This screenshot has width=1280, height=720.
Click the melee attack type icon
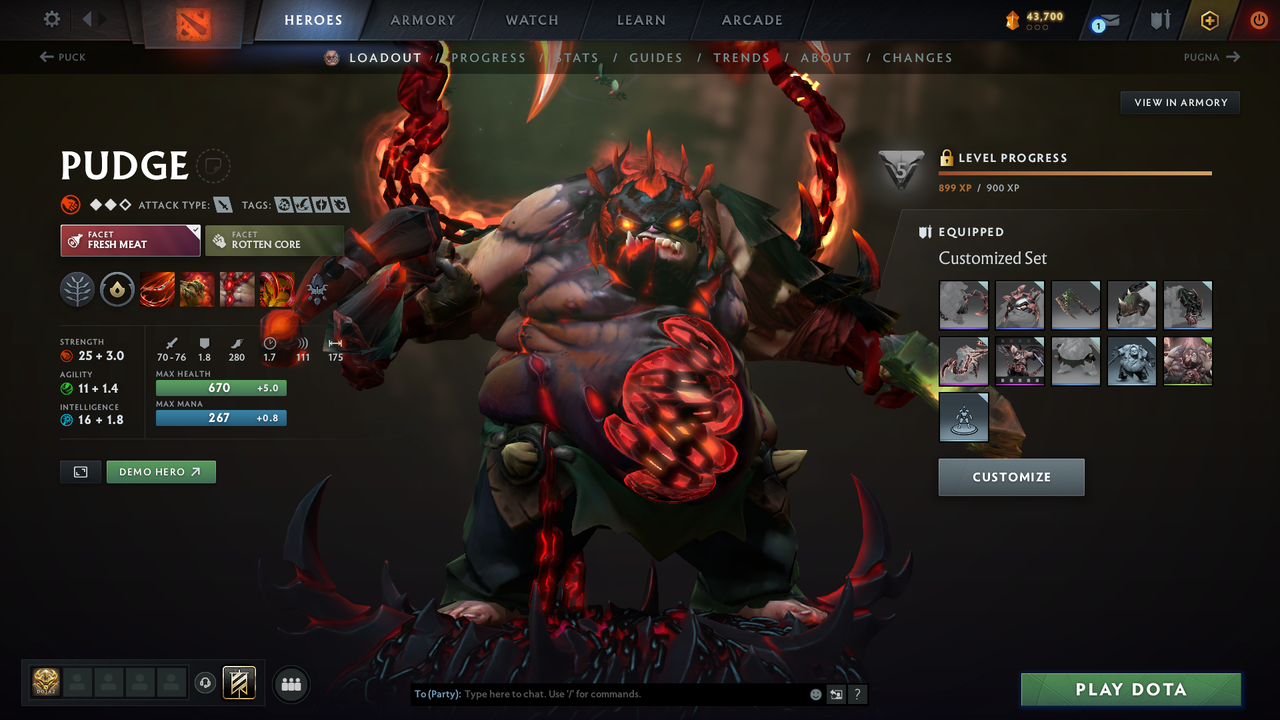point(222,204)
